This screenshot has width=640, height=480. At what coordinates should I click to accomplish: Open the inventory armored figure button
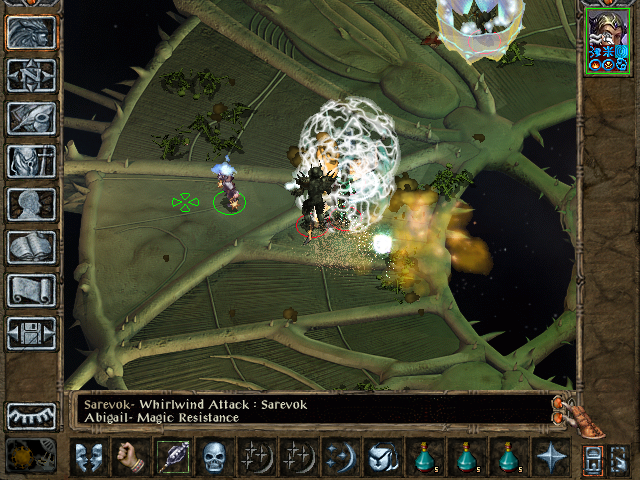31,161
